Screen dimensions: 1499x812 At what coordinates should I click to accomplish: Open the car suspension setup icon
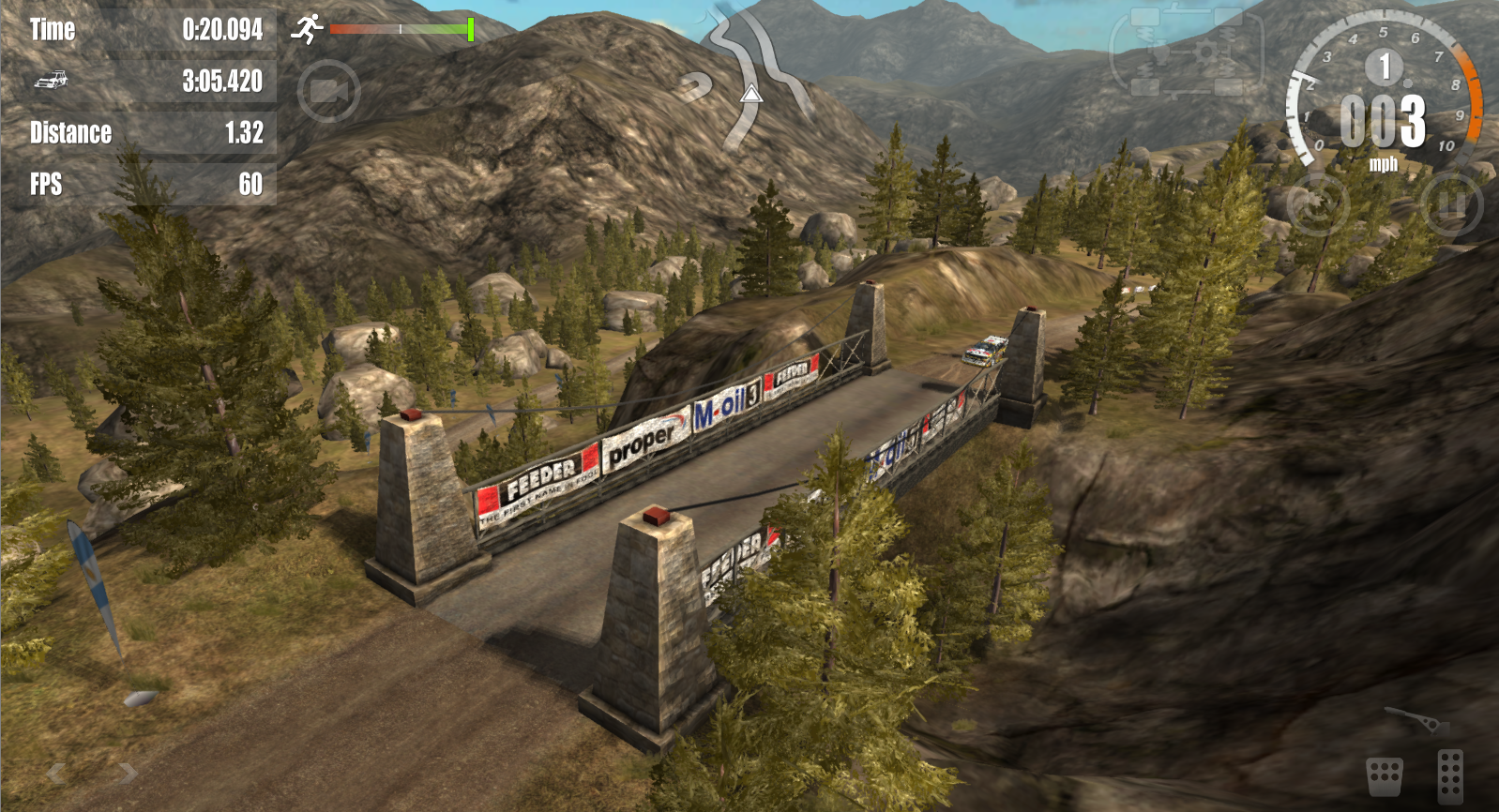click(1188, 52)
